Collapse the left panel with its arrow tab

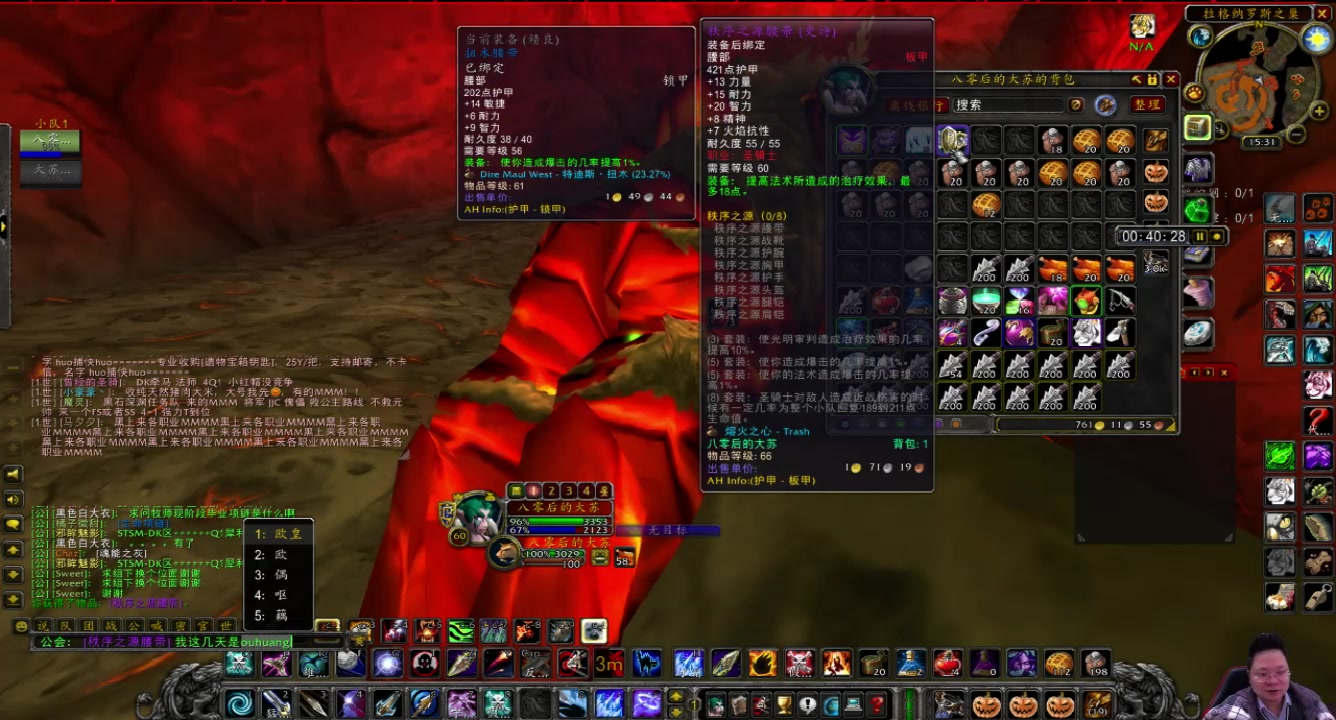(5, 228)
